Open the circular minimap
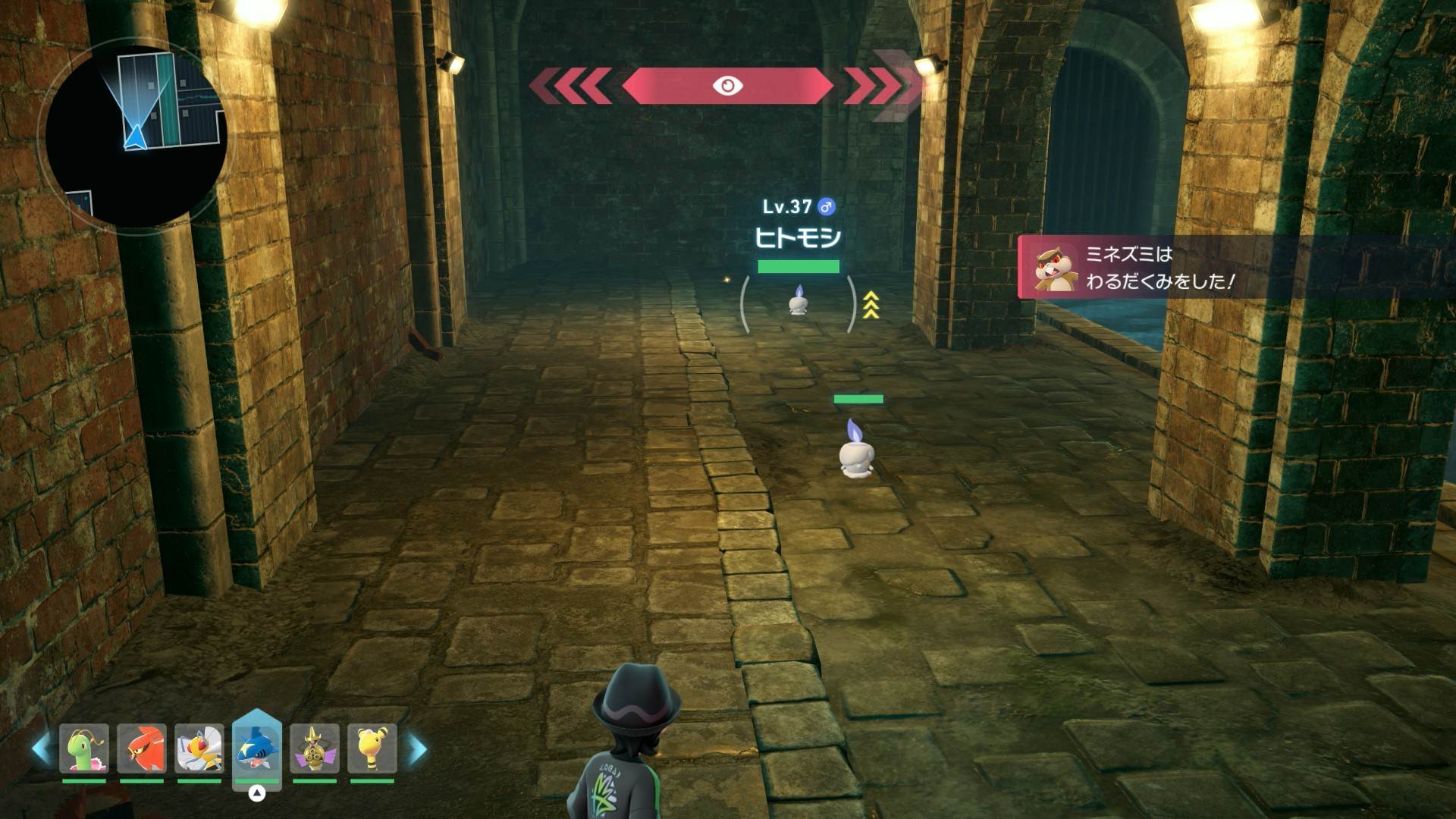This screenshot has height=819, width=1456. [136, 136]
